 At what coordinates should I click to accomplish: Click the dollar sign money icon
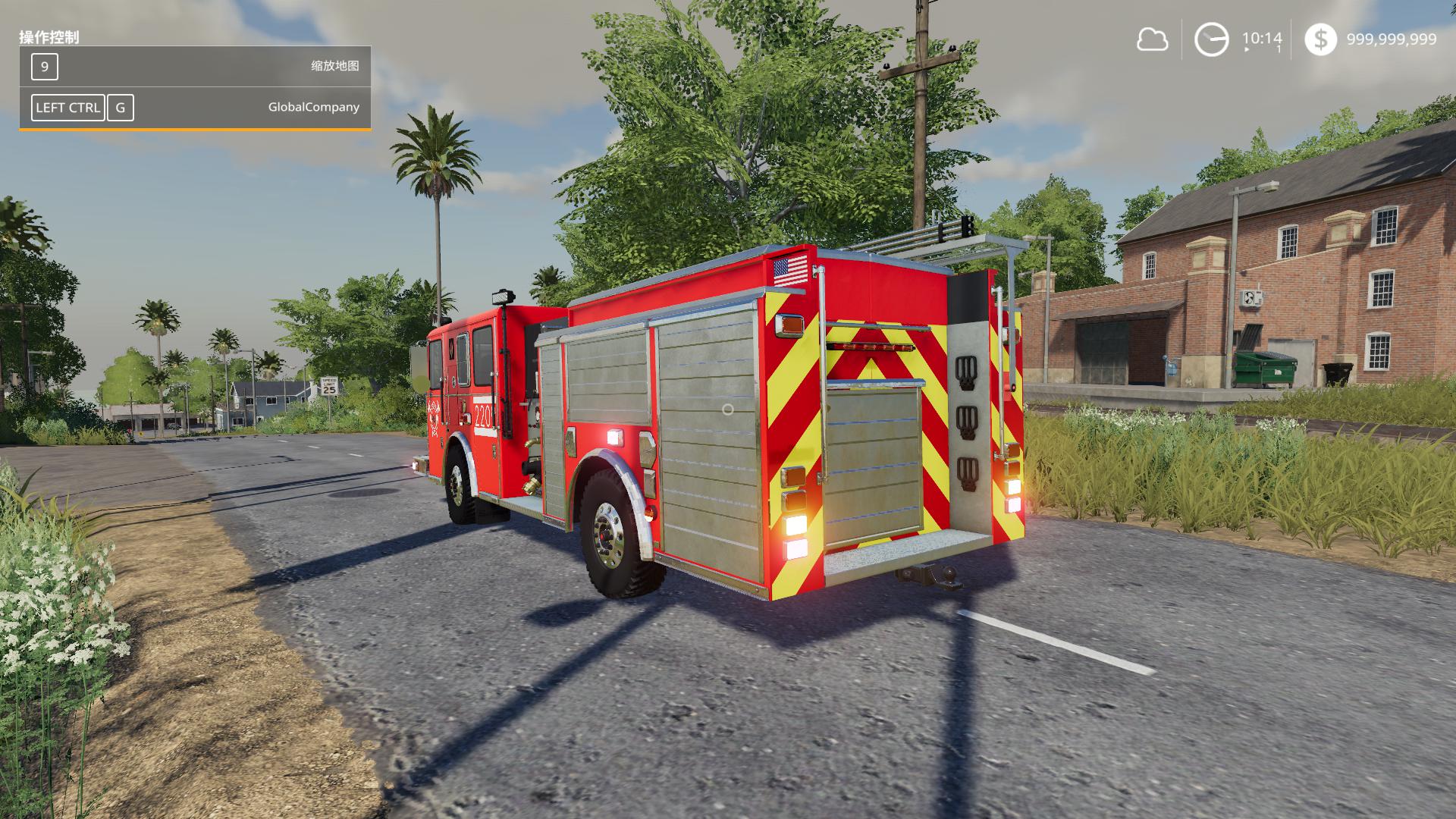1323,38
